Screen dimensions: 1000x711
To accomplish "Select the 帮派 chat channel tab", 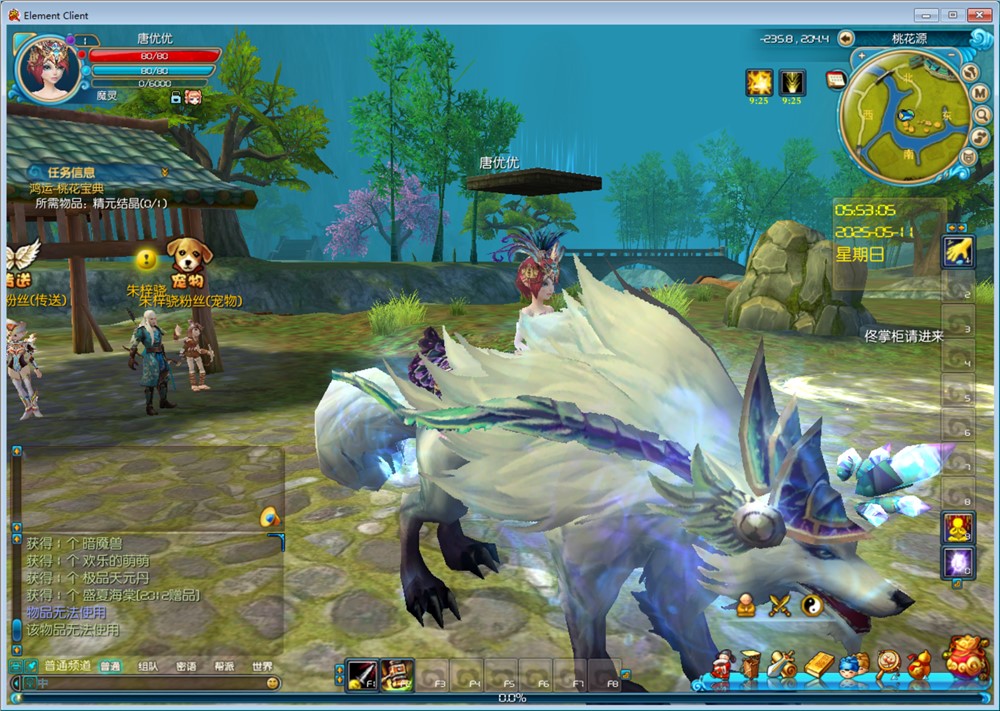I will coord(224,667).
